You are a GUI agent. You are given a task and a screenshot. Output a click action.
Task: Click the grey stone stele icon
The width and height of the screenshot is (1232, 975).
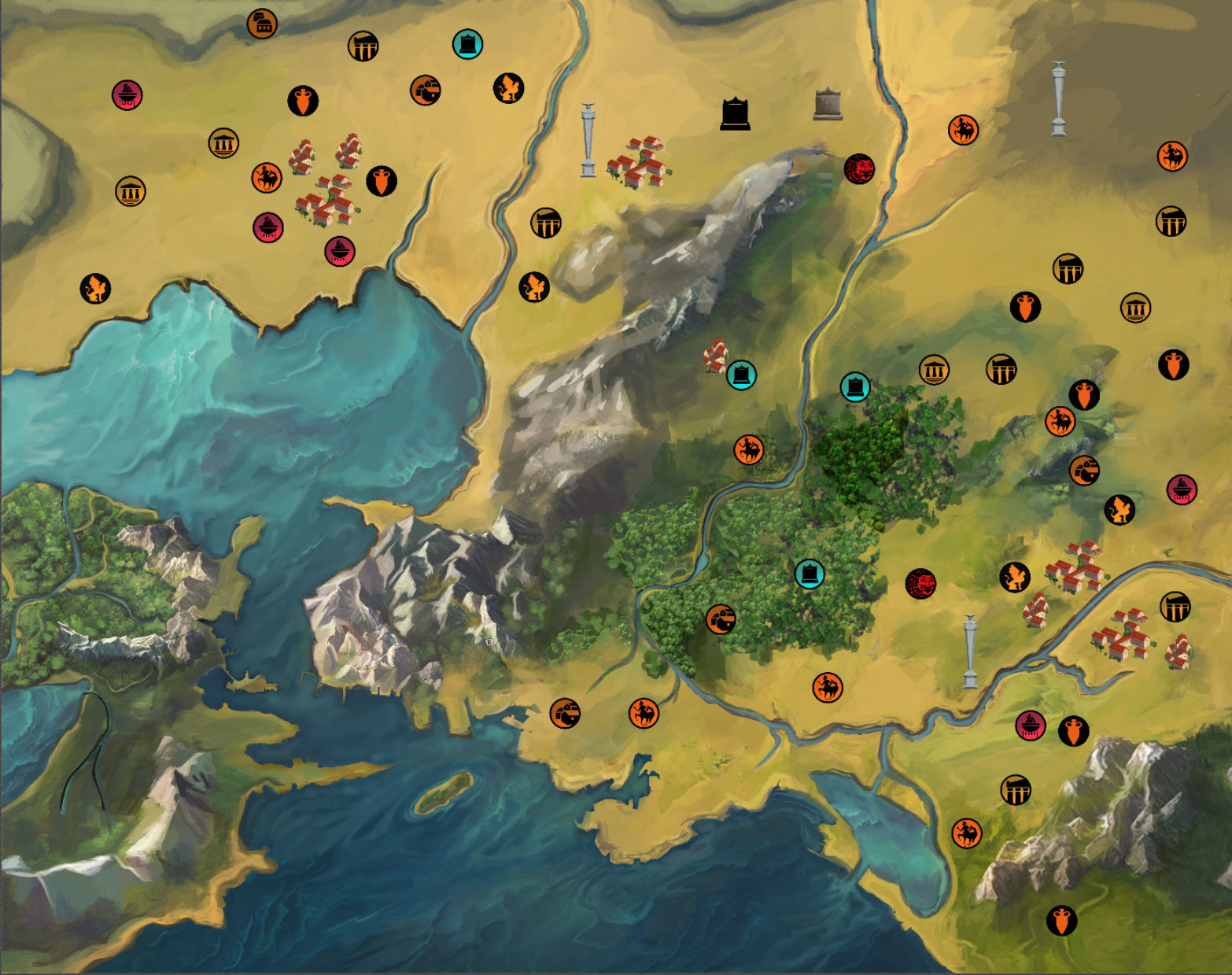(x=828, y=105)
